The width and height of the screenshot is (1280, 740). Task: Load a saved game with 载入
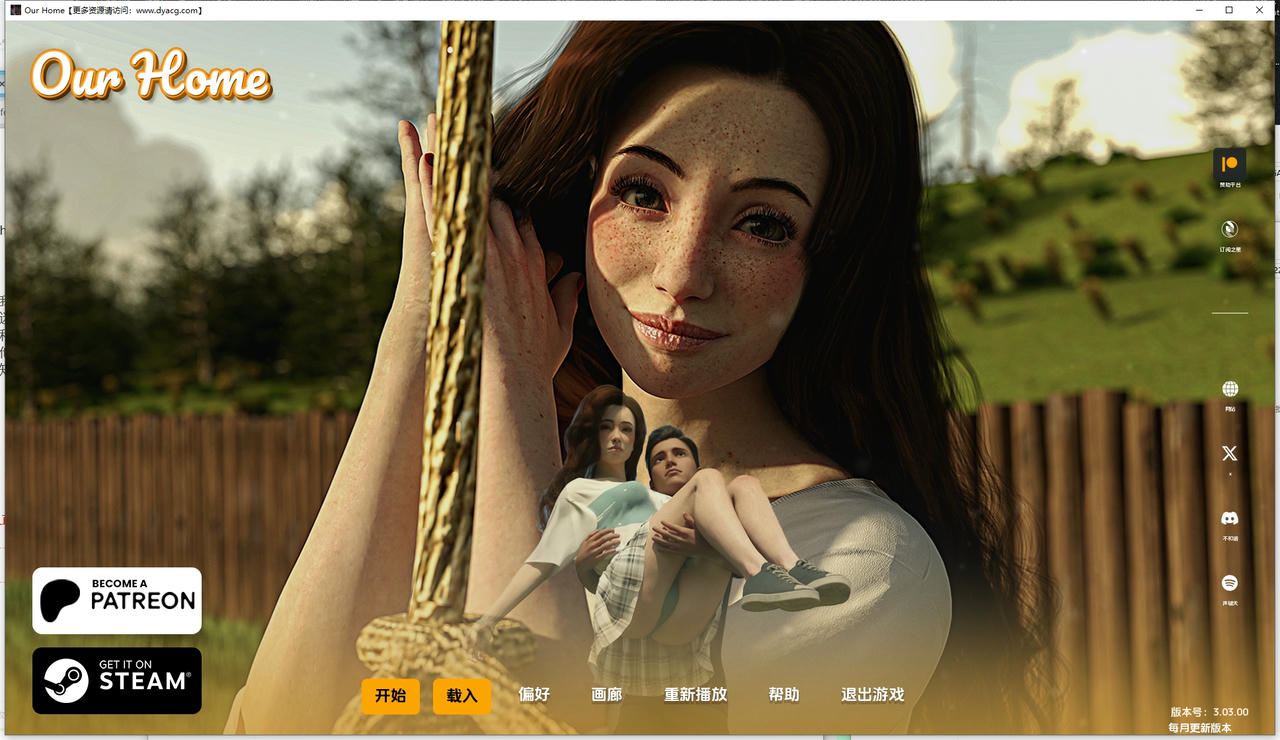(x=462, y=696)
